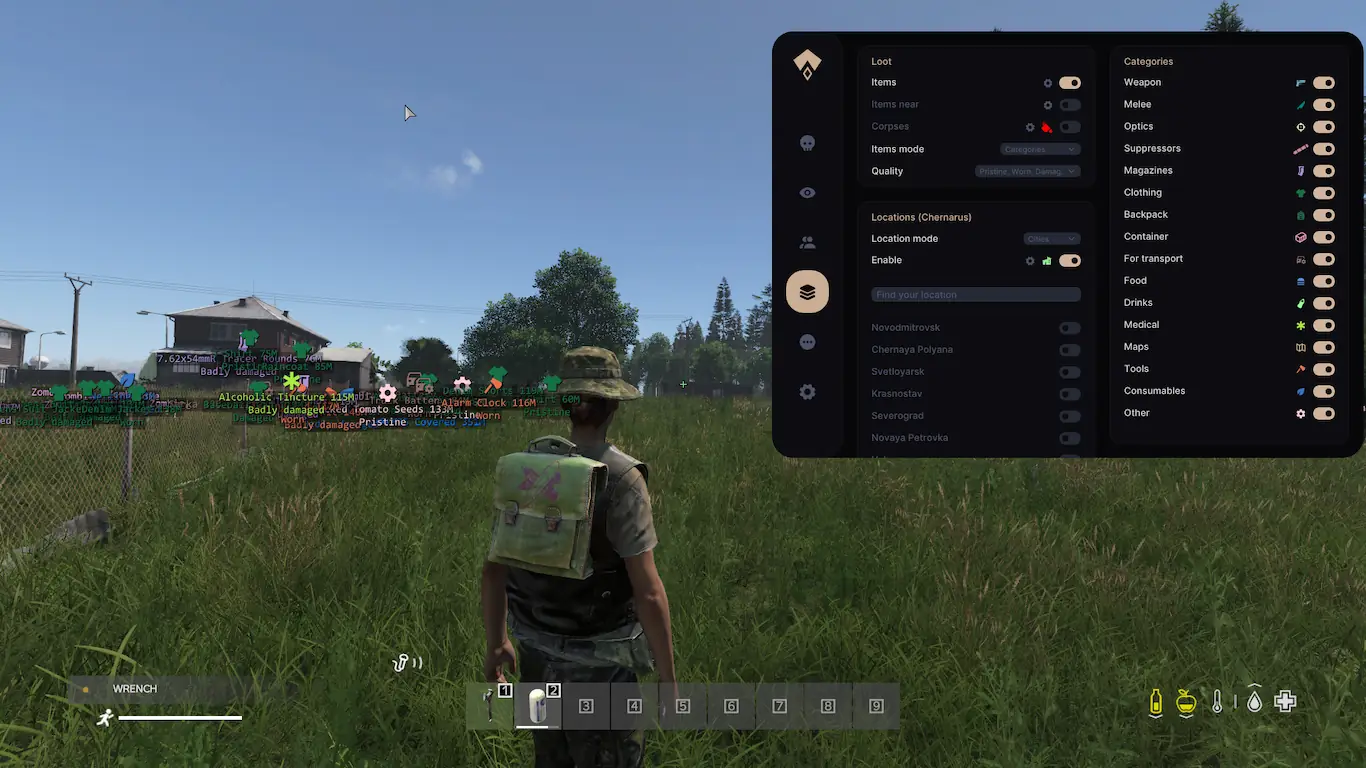
Task: Disable the Weapon category toggle
Action: pyautogui.click(x=1323, y=83)
